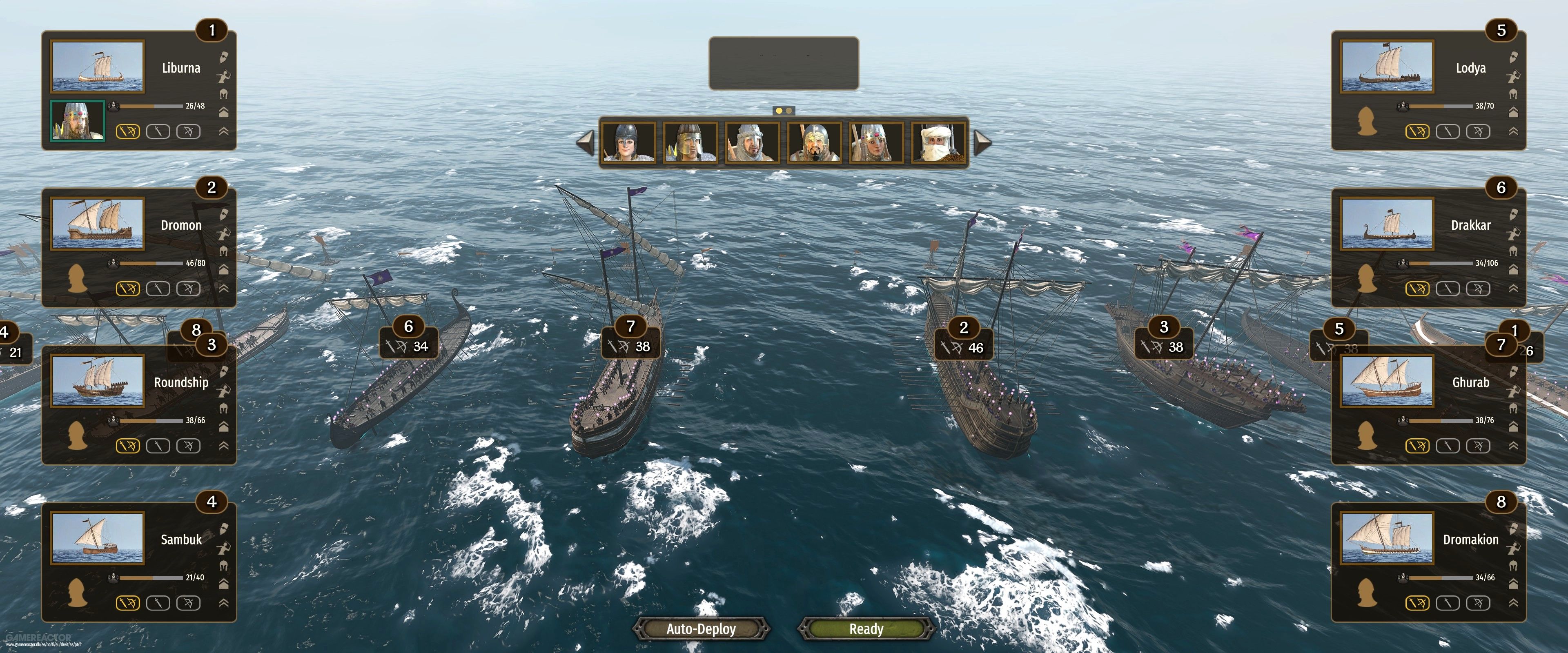Image resolution: width=1568 pixels, height=653 pixels.
Task: Click the Auto-Deploy button
Action: [701, 629]
